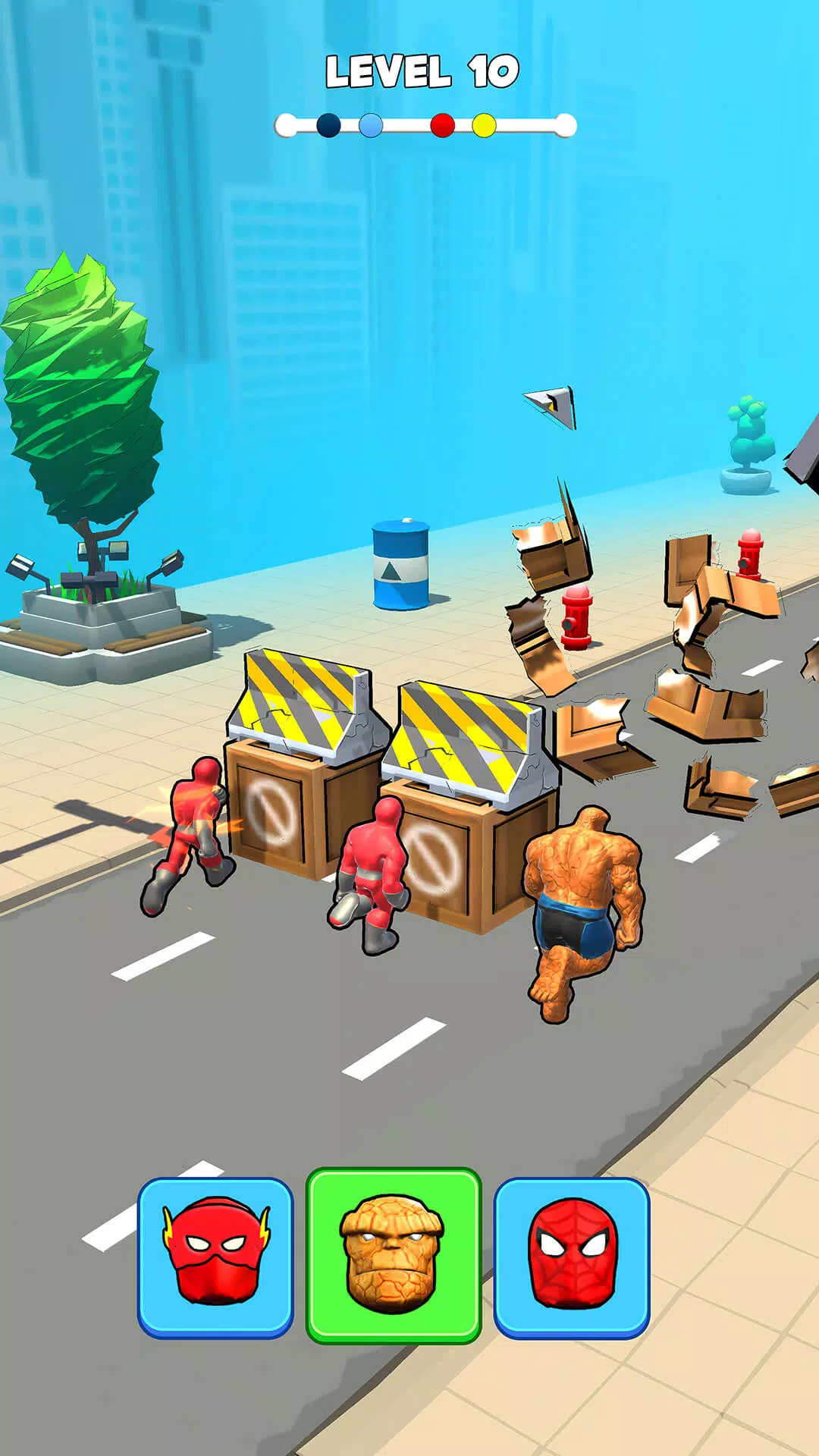Choose the Spider-Man mask button
The width and height of the screenshot is (819, 1456).
click(572, 1256)
